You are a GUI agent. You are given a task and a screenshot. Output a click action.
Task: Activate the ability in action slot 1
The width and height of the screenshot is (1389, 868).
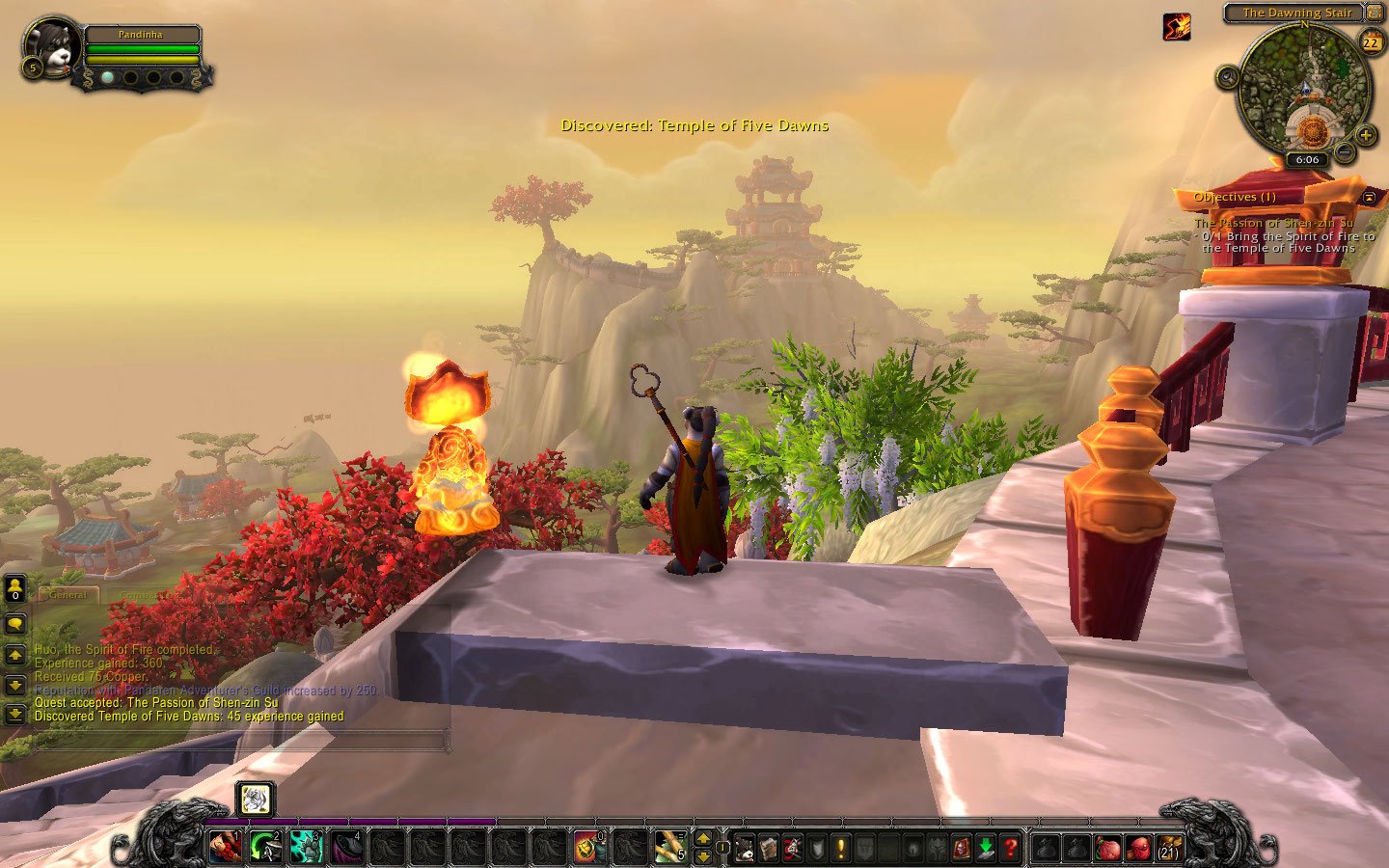click(x=226, y=847)
